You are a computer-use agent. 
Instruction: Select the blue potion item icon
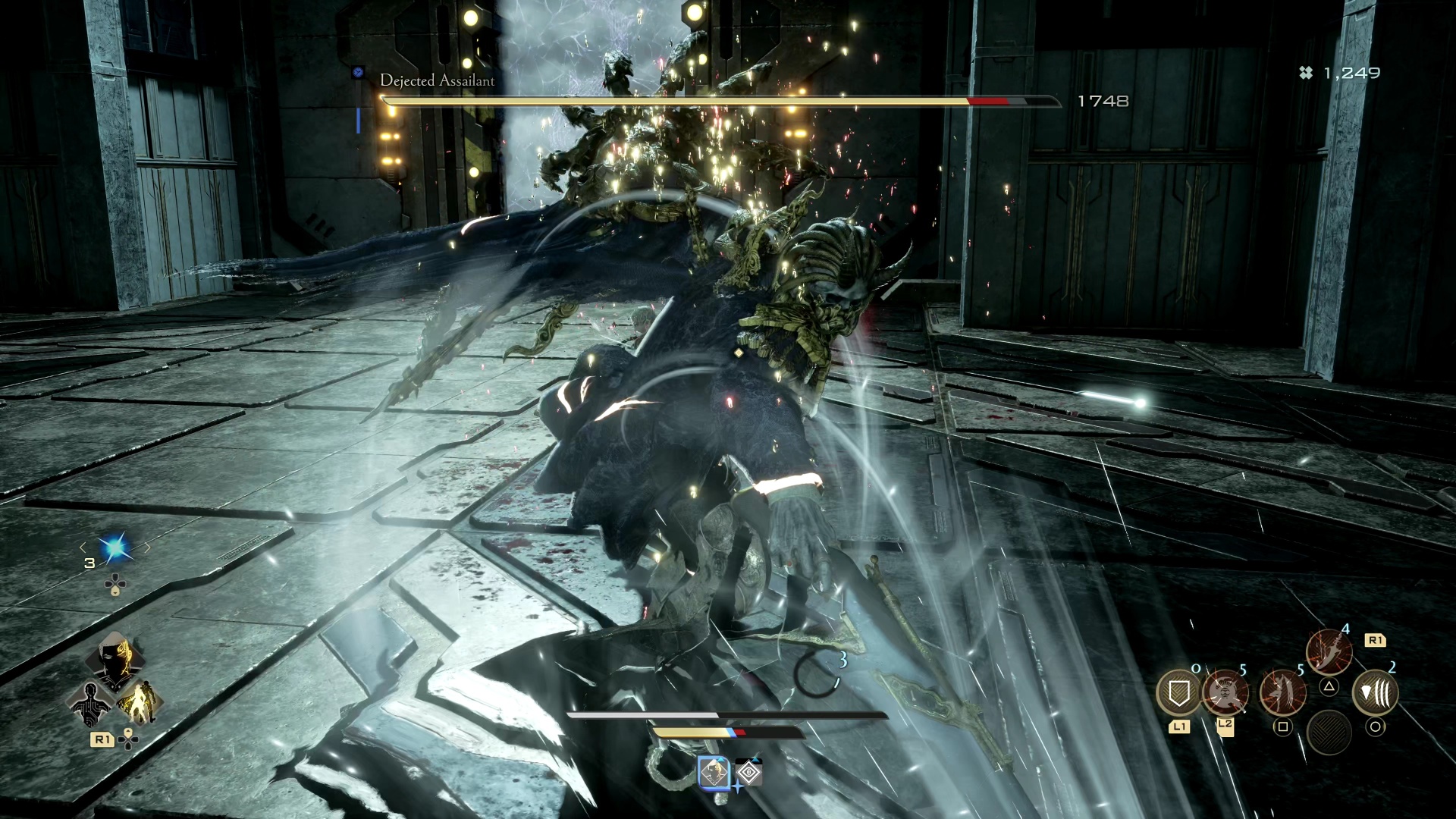tap(115, 550)
